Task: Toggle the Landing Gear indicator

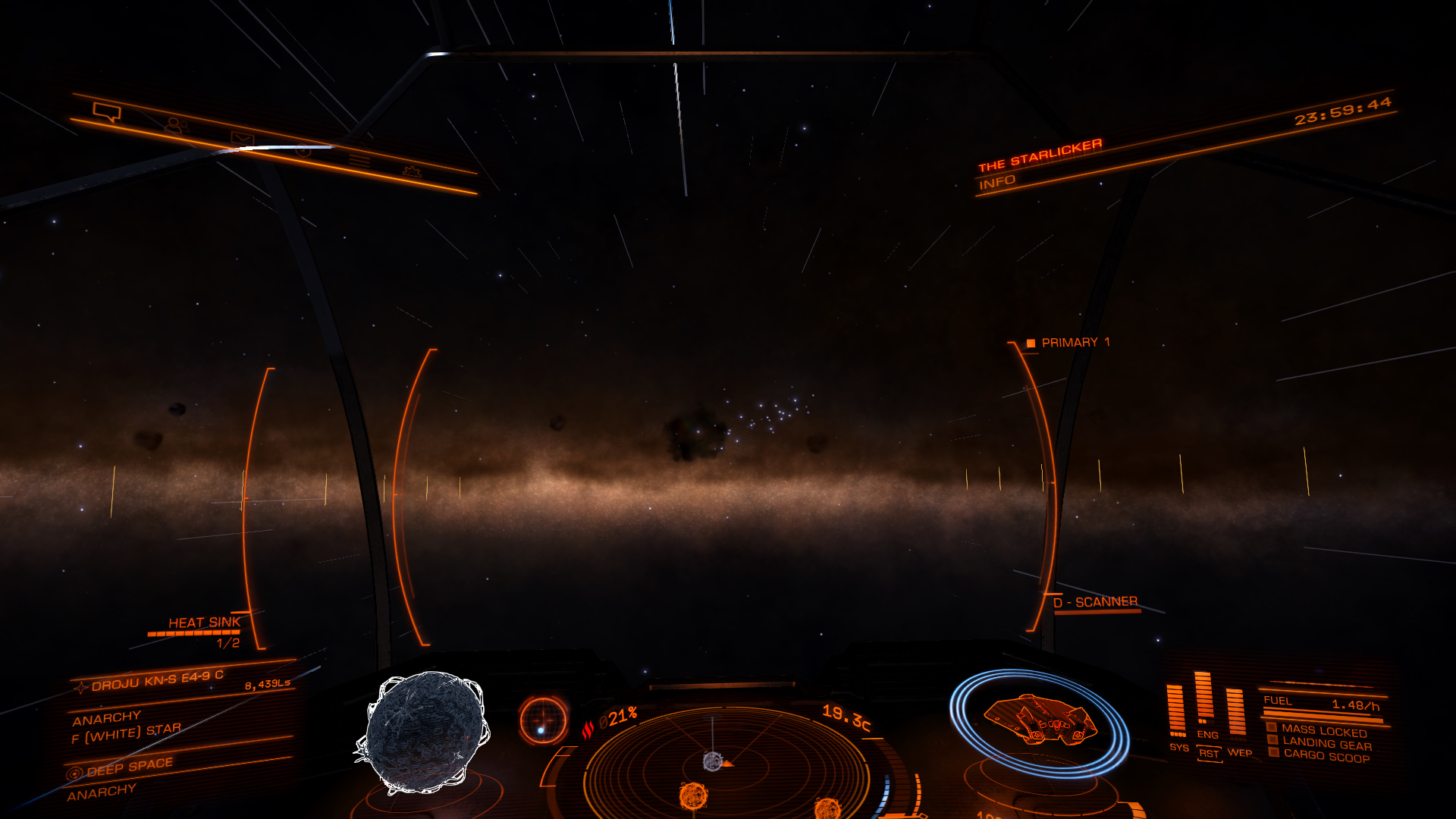Action: pos(1326,745)
